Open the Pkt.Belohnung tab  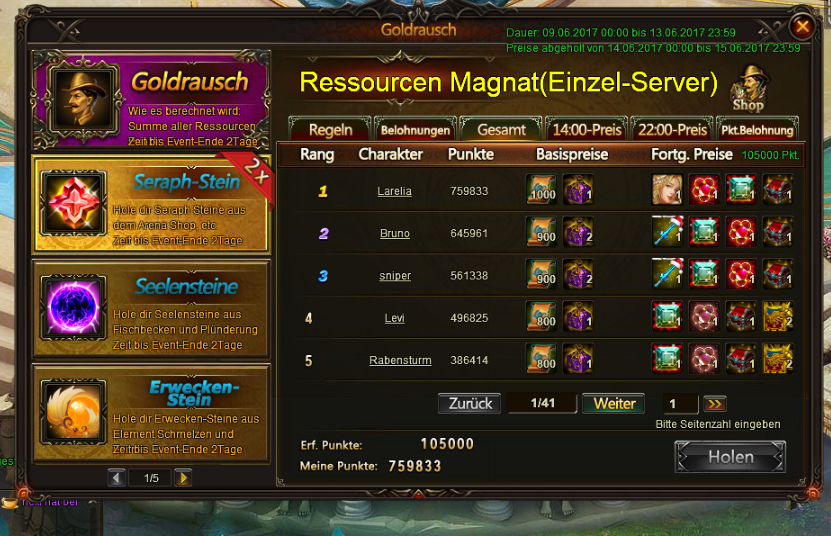pyautogui.click(x=757, y=130)
